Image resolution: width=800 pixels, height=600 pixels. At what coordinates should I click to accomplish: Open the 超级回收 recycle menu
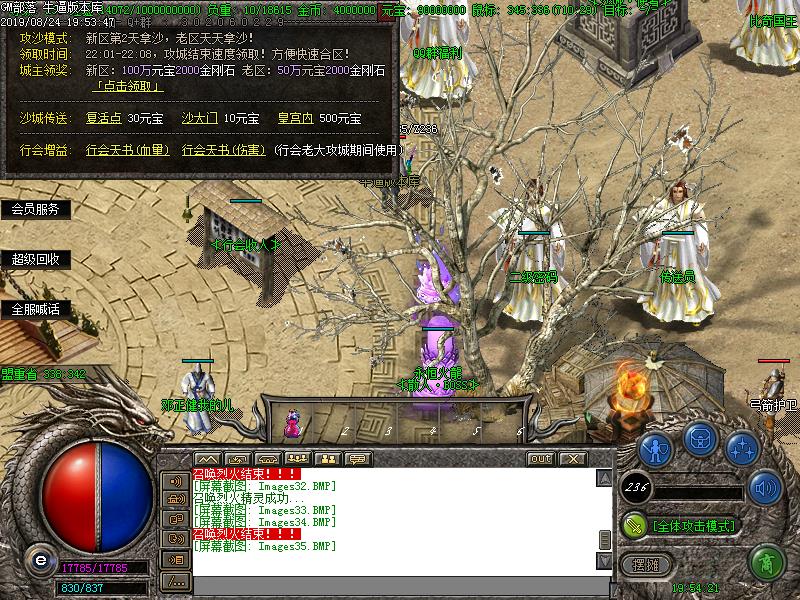click(x=35, y=259)
